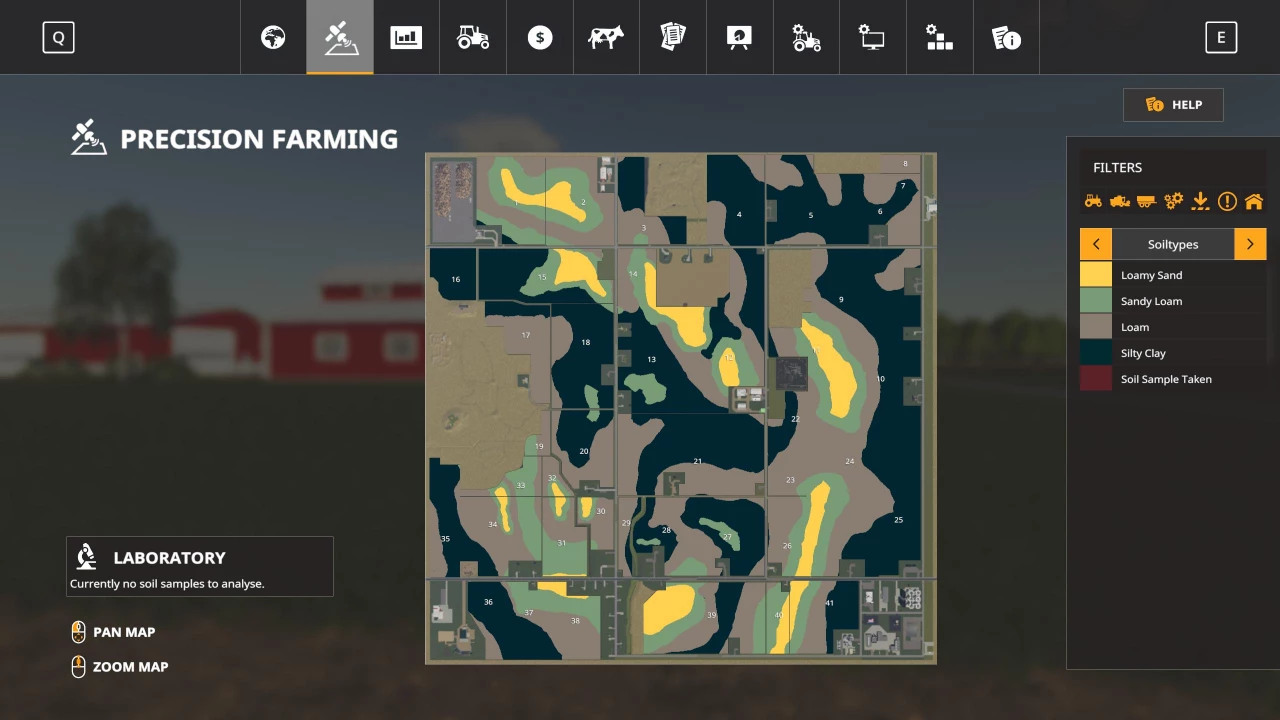Select the vehicles tractor icon
Viewport: 1280px width, 720px height.
pos(472,37)
